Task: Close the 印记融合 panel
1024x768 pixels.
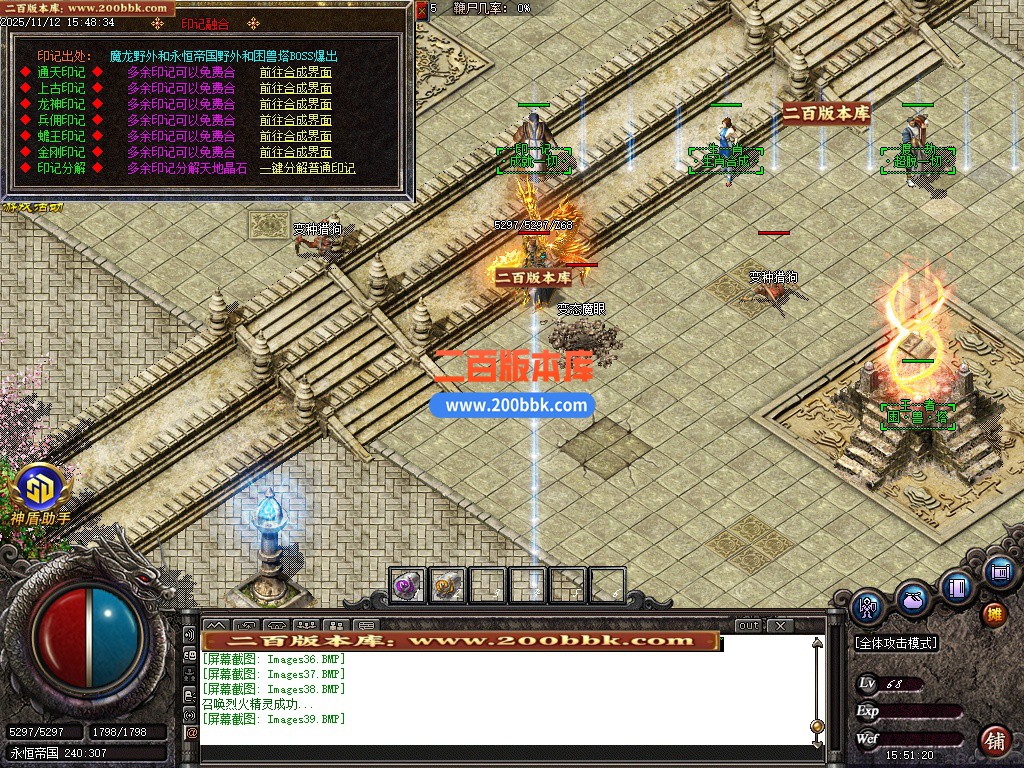Action: pos(421,10)
